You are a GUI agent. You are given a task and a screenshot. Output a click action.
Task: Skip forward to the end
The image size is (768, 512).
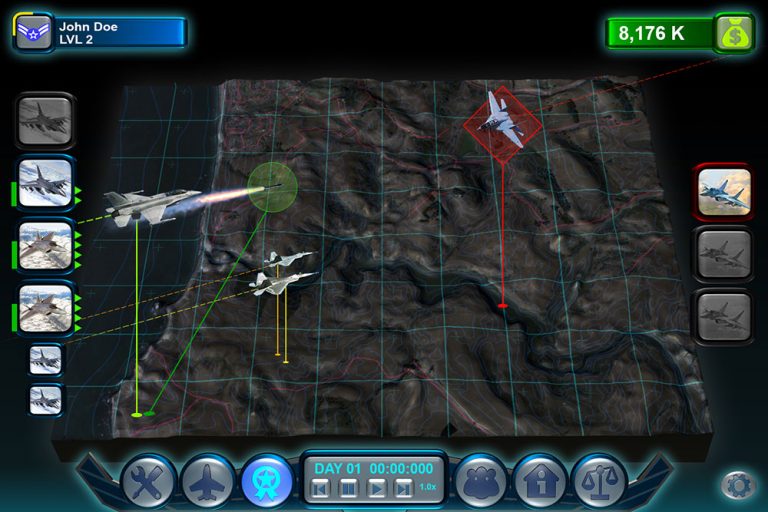coord(402,489)
